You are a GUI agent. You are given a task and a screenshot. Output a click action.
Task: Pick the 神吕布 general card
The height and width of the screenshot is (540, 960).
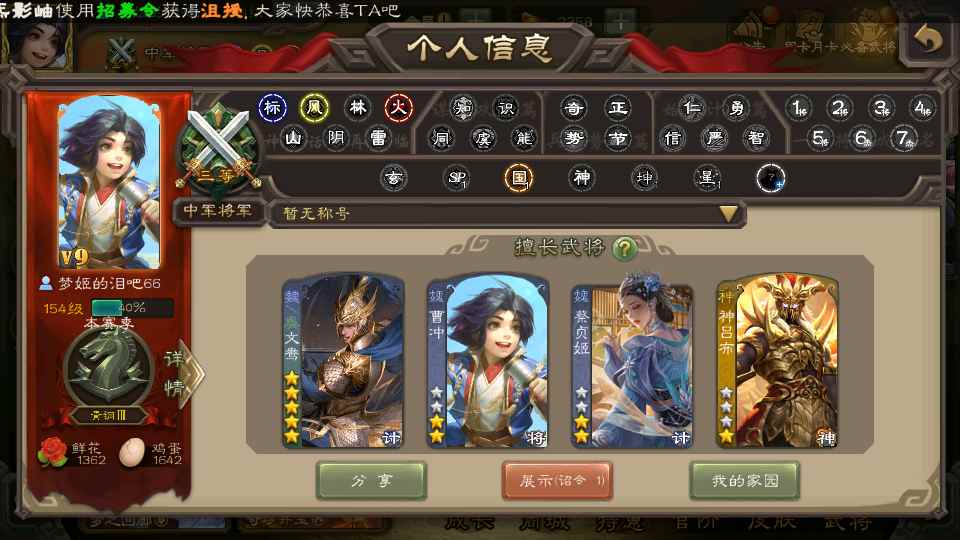pyautogui.click(x=777, y=362)
